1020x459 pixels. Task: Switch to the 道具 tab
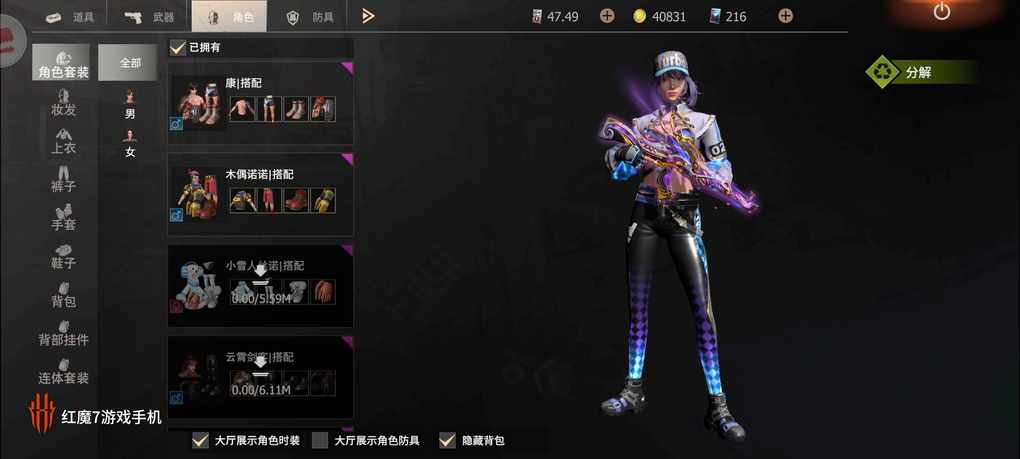[x=68, y=16]
